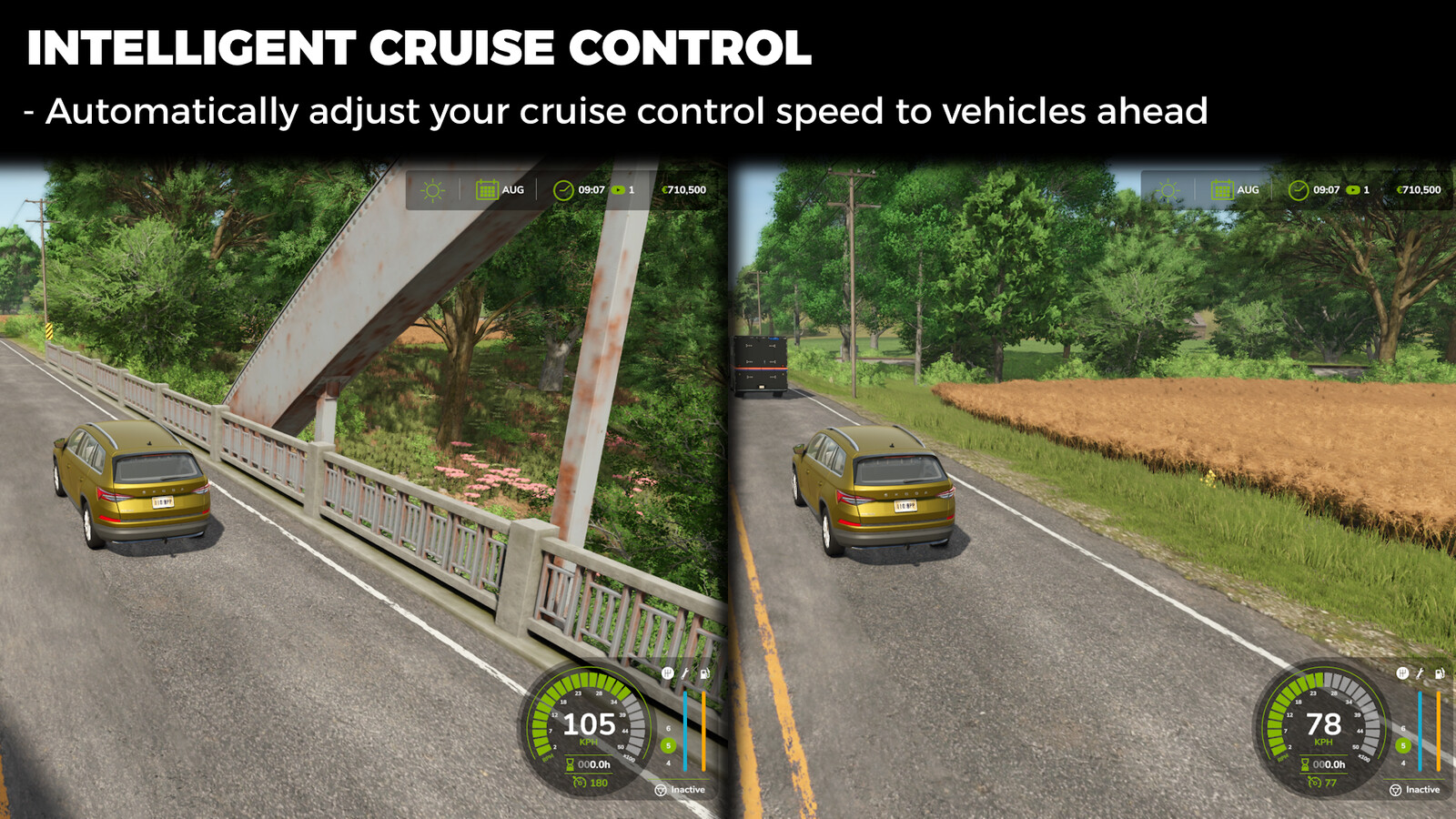The width and height of the screenshot is (1456, 819).
Task: Click the Inactive cruise control label
Action: pyautogui.click(x=688, y=790)
